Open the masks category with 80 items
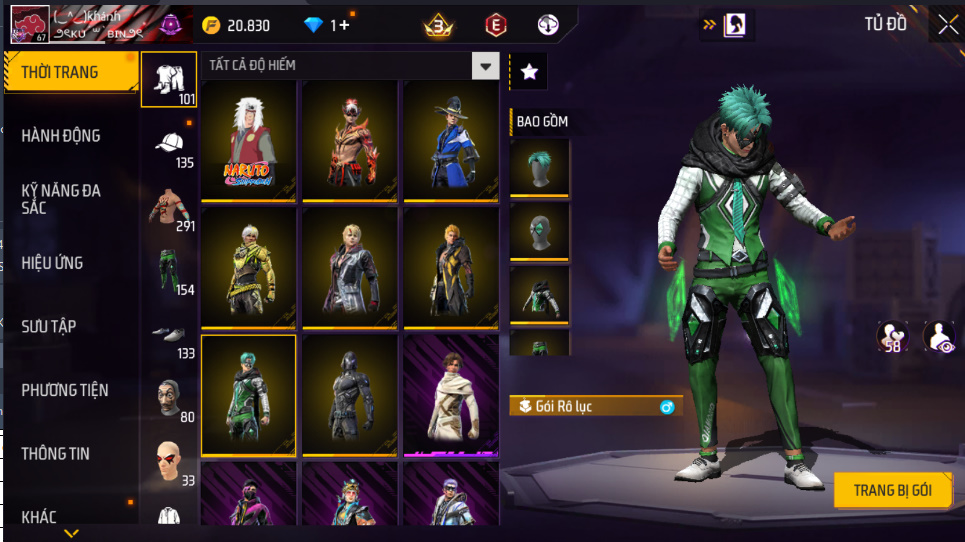The image size is (965, 542). pyautogui.click(x=169, y=400)
